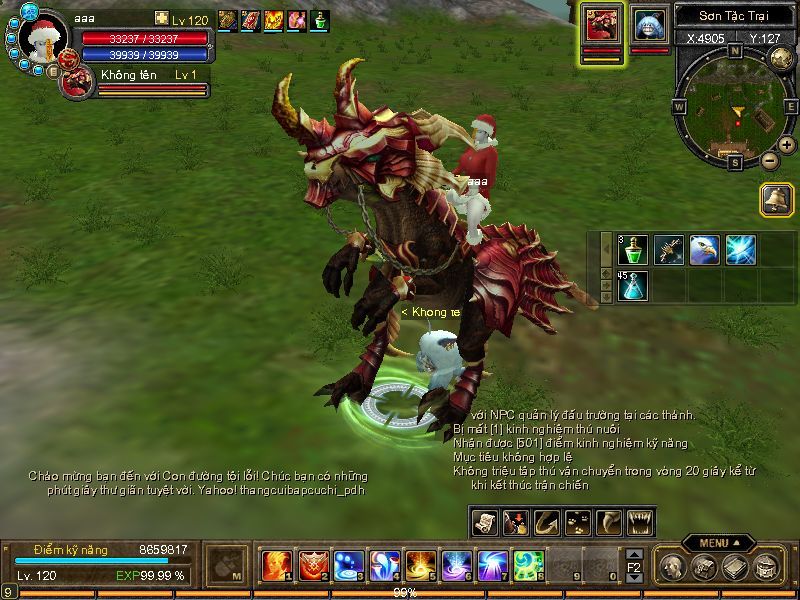
Task: Click the golden bell notification icon
Action: [775, 198]
